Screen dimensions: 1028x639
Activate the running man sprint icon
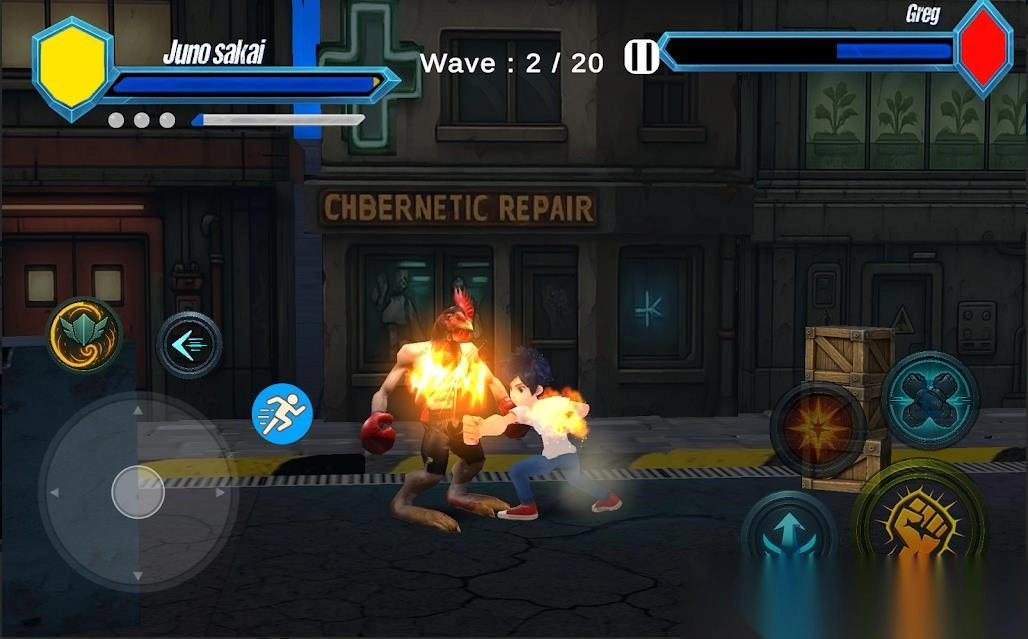[x=282, y=412]
